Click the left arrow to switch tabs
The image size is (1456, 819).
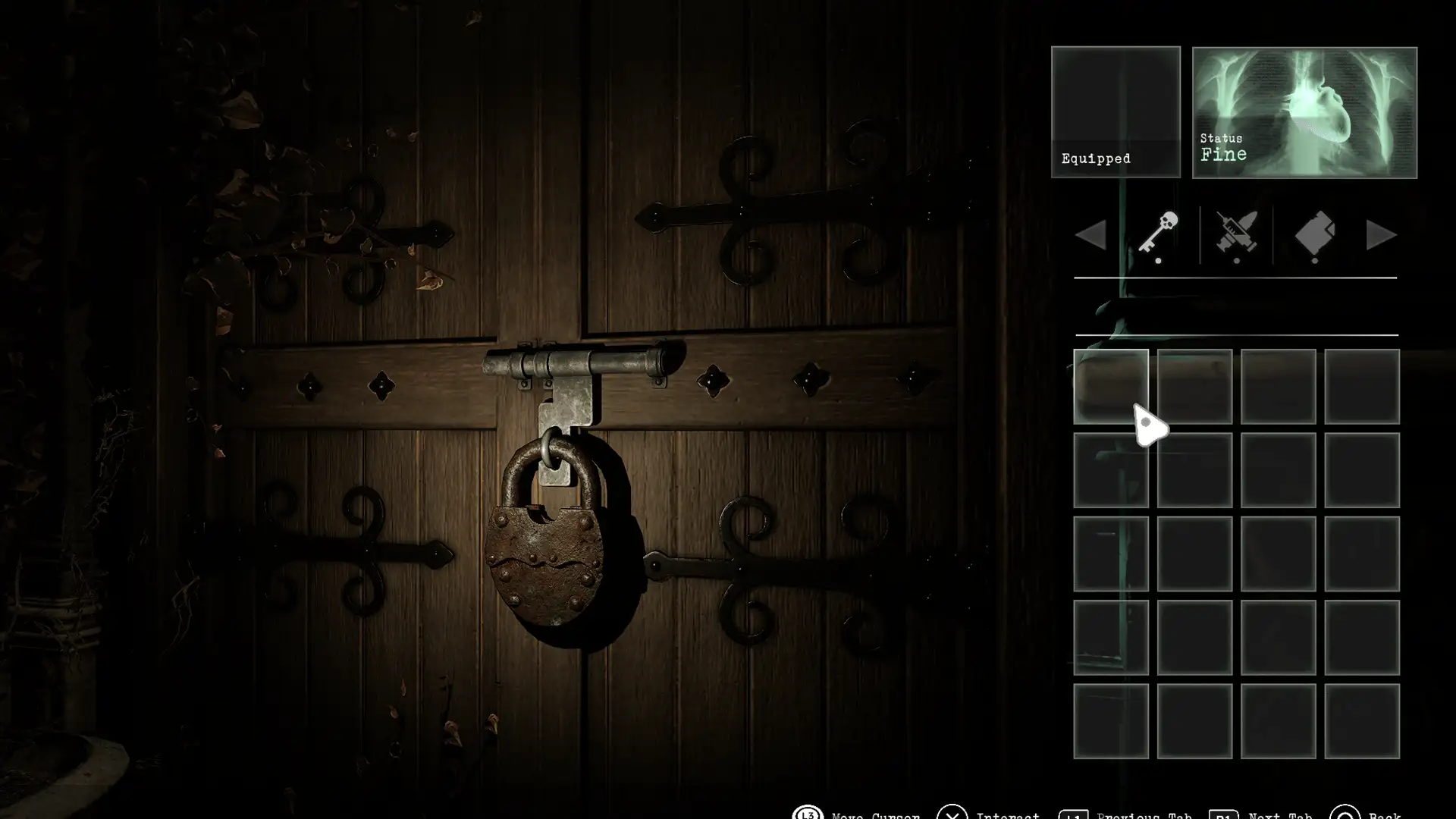point(1090,235)
